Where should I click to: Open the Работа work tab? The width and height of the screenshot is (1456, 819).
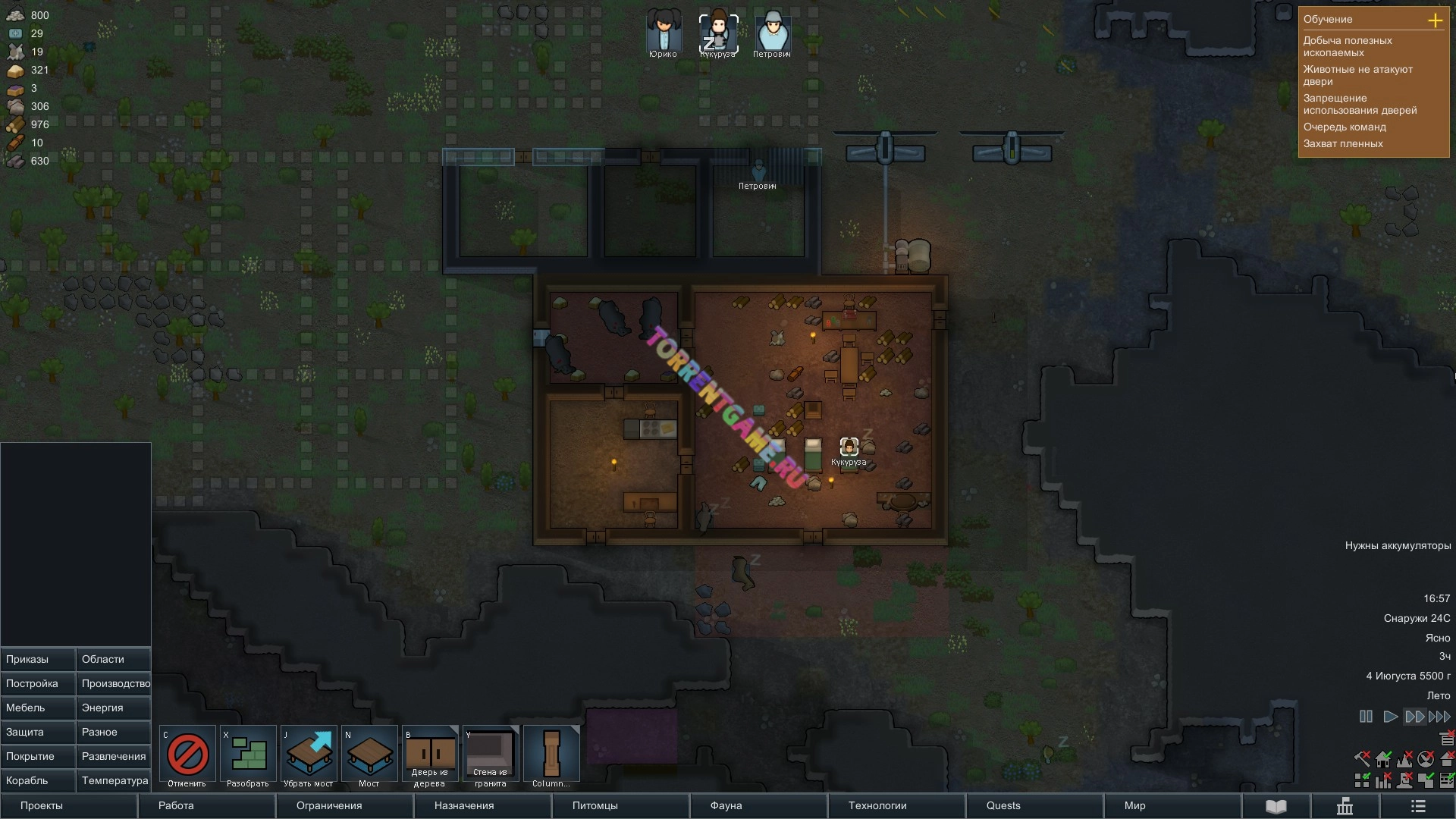(x=176, y=805)
